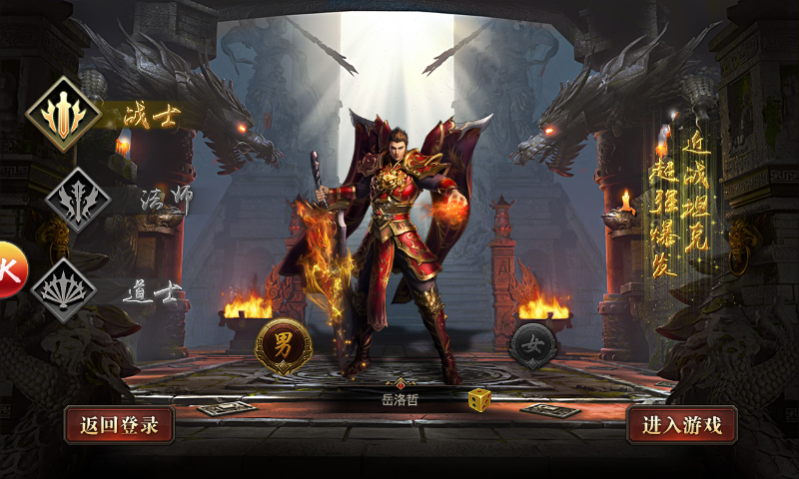Viewport: 799px width, 479px height.
Task: Pick the 道士 taoist class
Action: [x=64, y=290]
